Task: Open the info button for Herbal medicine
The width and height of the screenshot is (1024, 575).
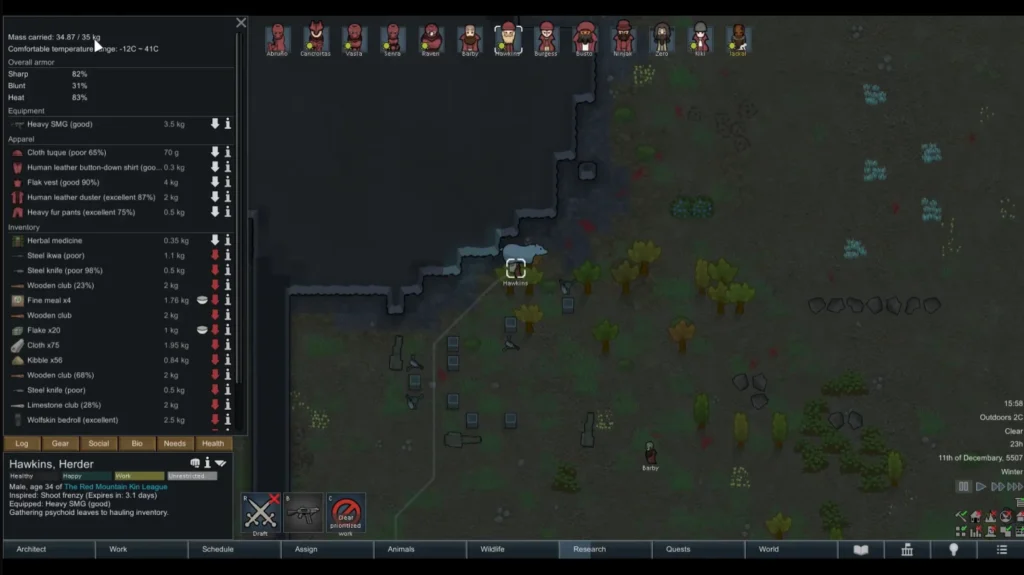Action: pyautogui.click(x=228, y=240)
